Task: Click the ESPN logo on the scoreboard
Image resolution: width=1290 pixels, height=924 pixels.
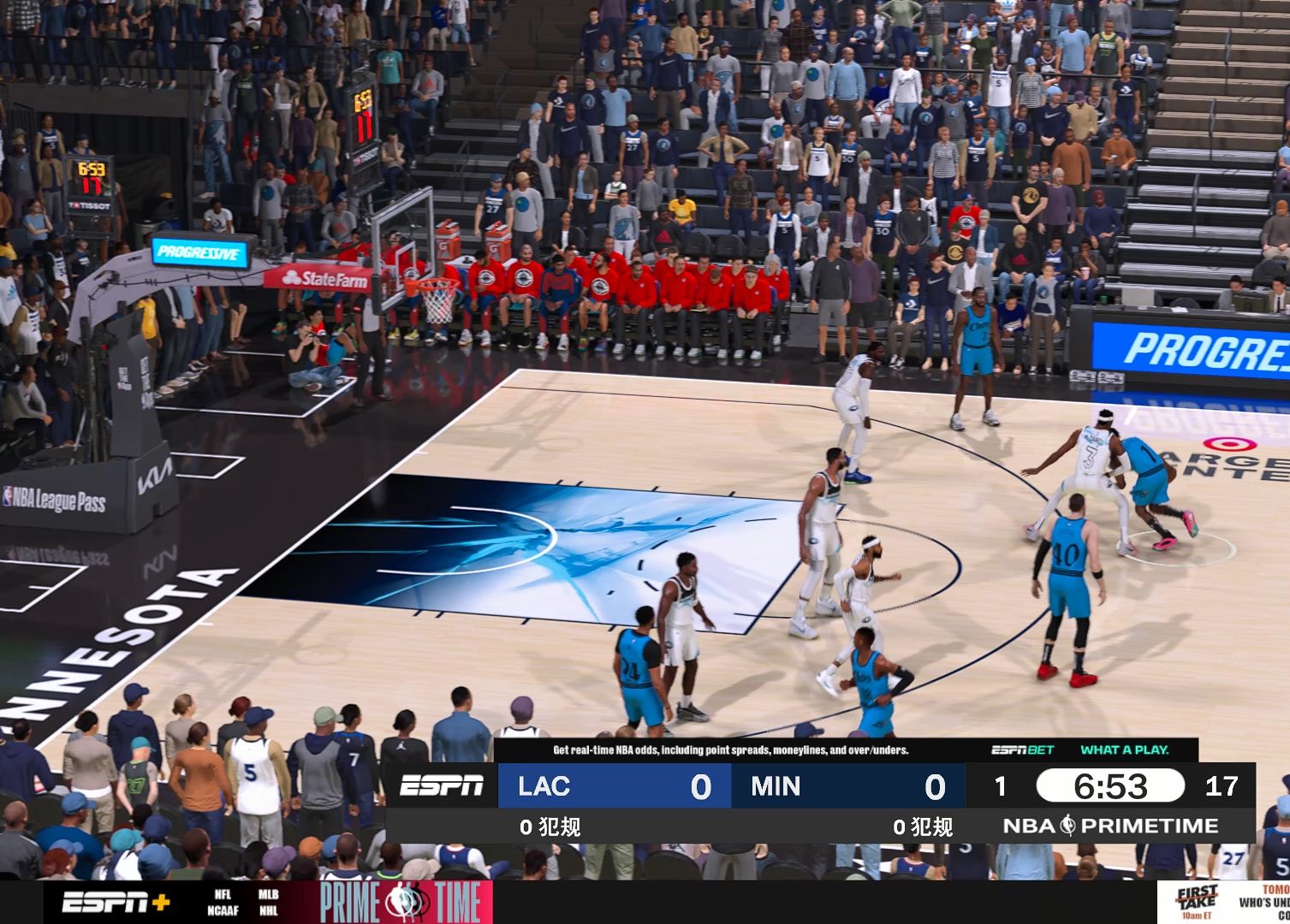Action: 443,786
